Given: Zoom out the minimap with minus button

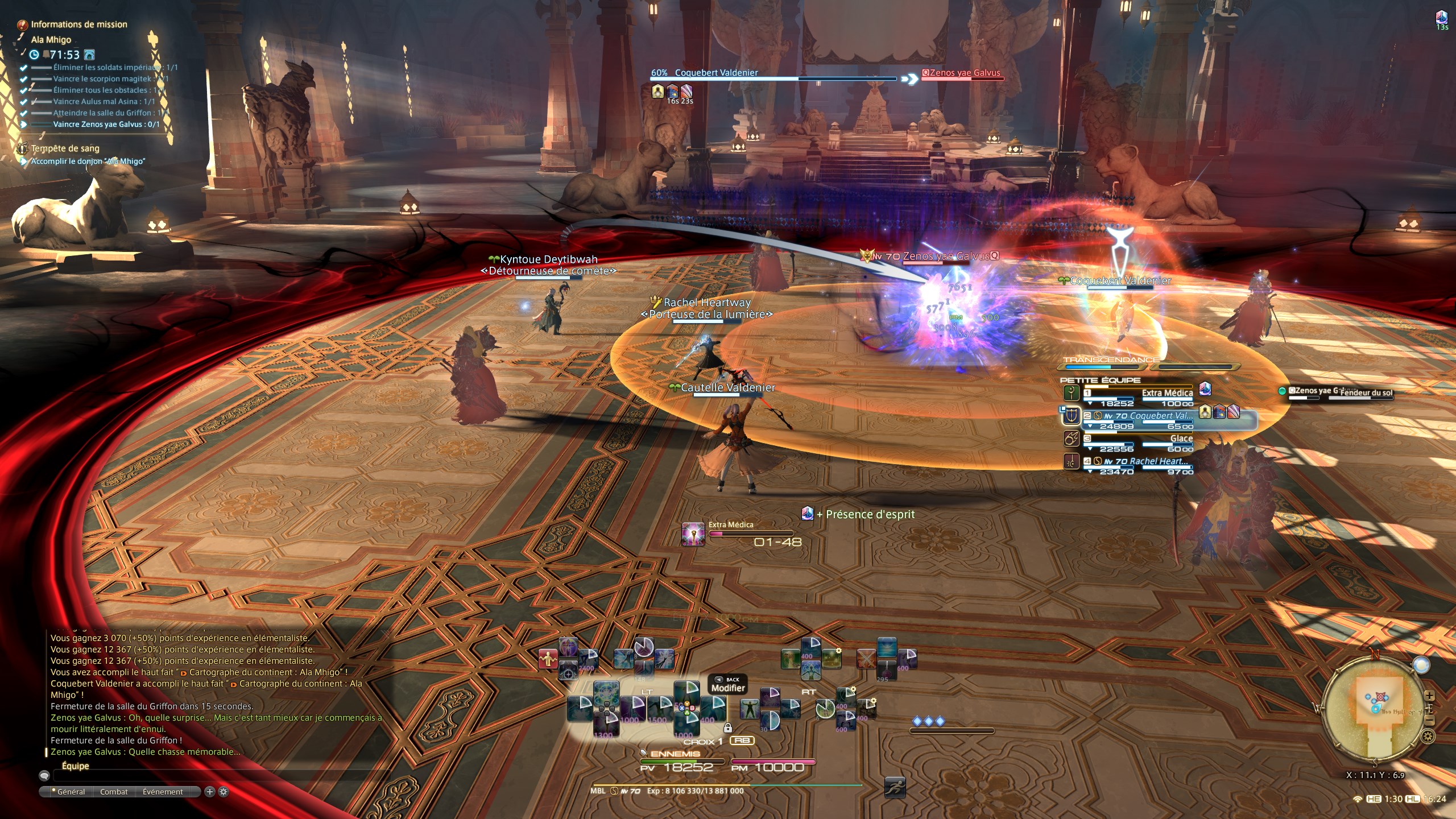Looking at the screenshot, I should (1430, 721).
